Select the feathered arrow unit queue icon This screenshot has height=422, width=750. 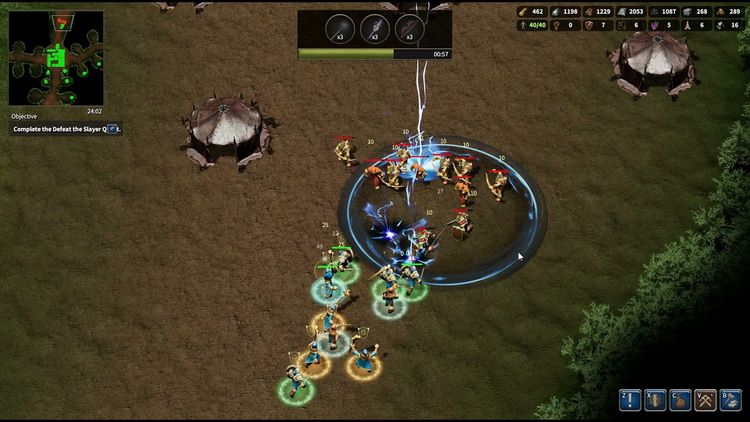point(375,28)
